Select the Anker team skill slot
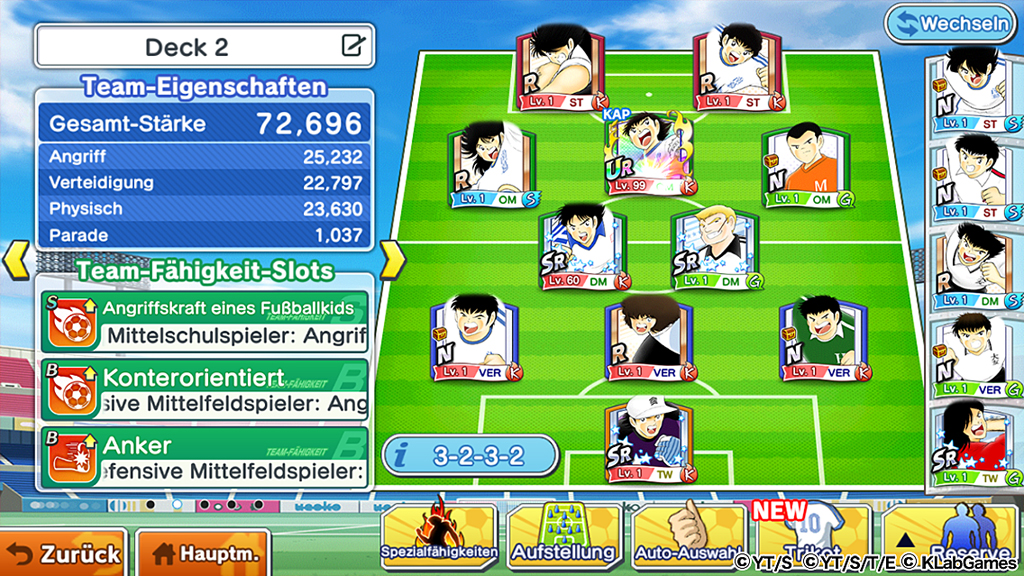The height and width of the screenshot is (576, 1024). pyautogui.click(x=204, y=457)
